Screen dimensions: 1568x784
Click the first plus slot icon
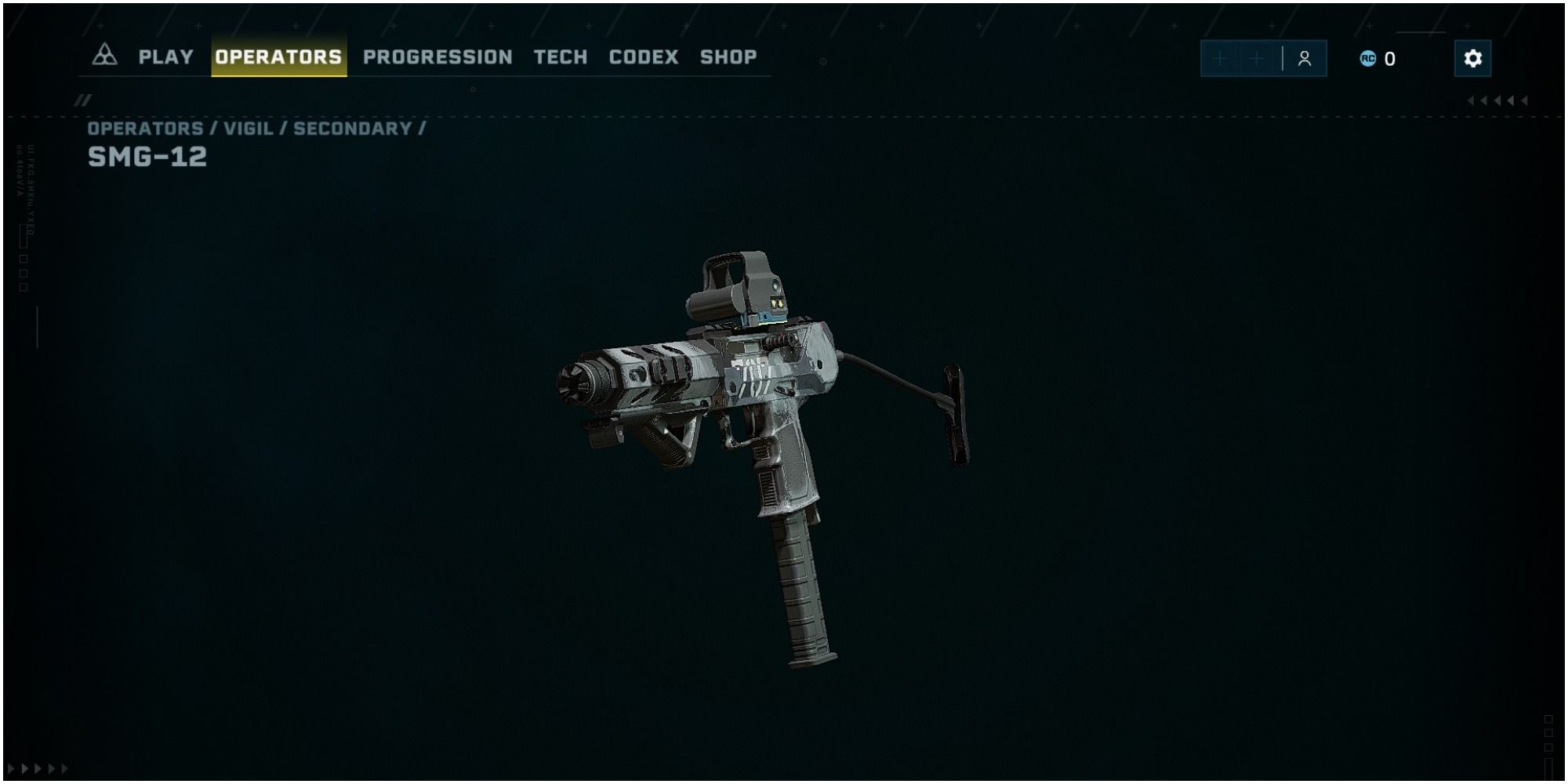(1221, 57)
